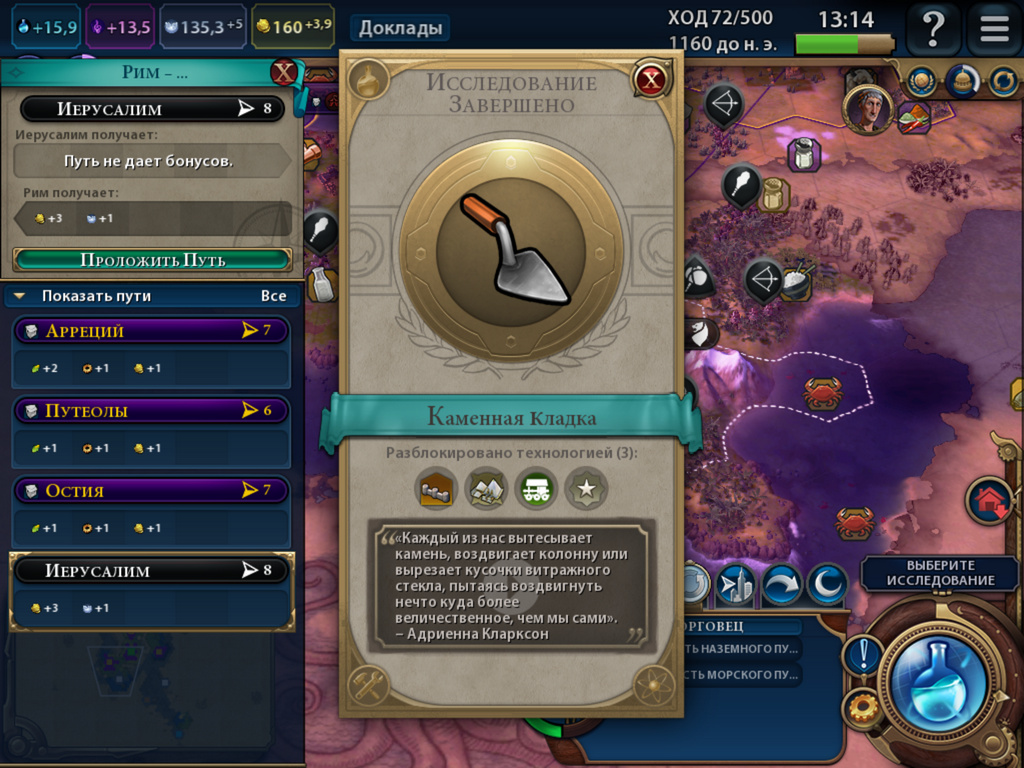Select the Путеолы trade route
The height and width of the screenshot is (768, 1024).
pyautogui.click(x=150, y=411)
